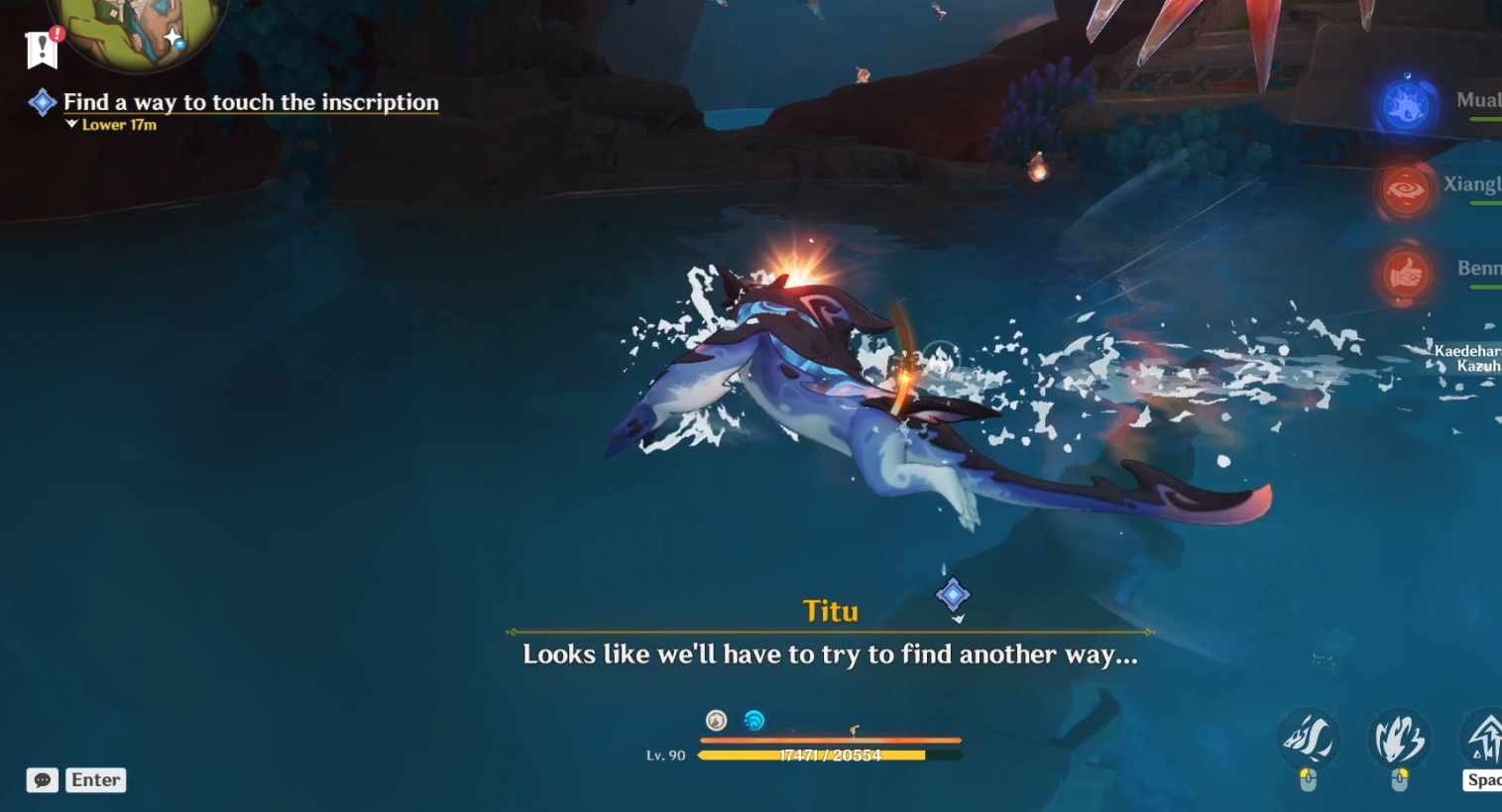The image size is (1502, 812).
Task: Switch to party member Xiangling
Action: 1405,190
